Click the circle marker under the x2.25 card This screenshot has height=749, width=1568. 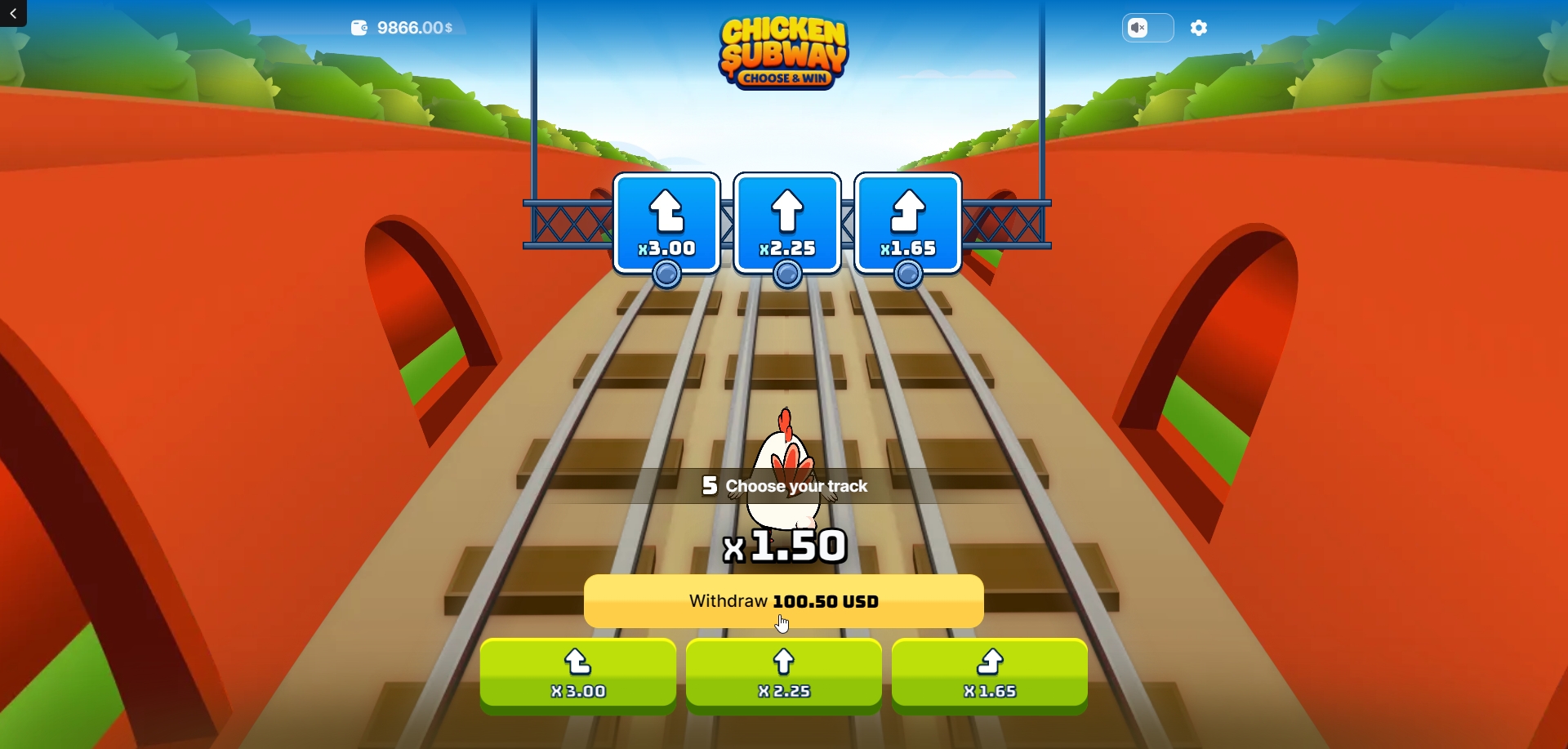point(786,275)
